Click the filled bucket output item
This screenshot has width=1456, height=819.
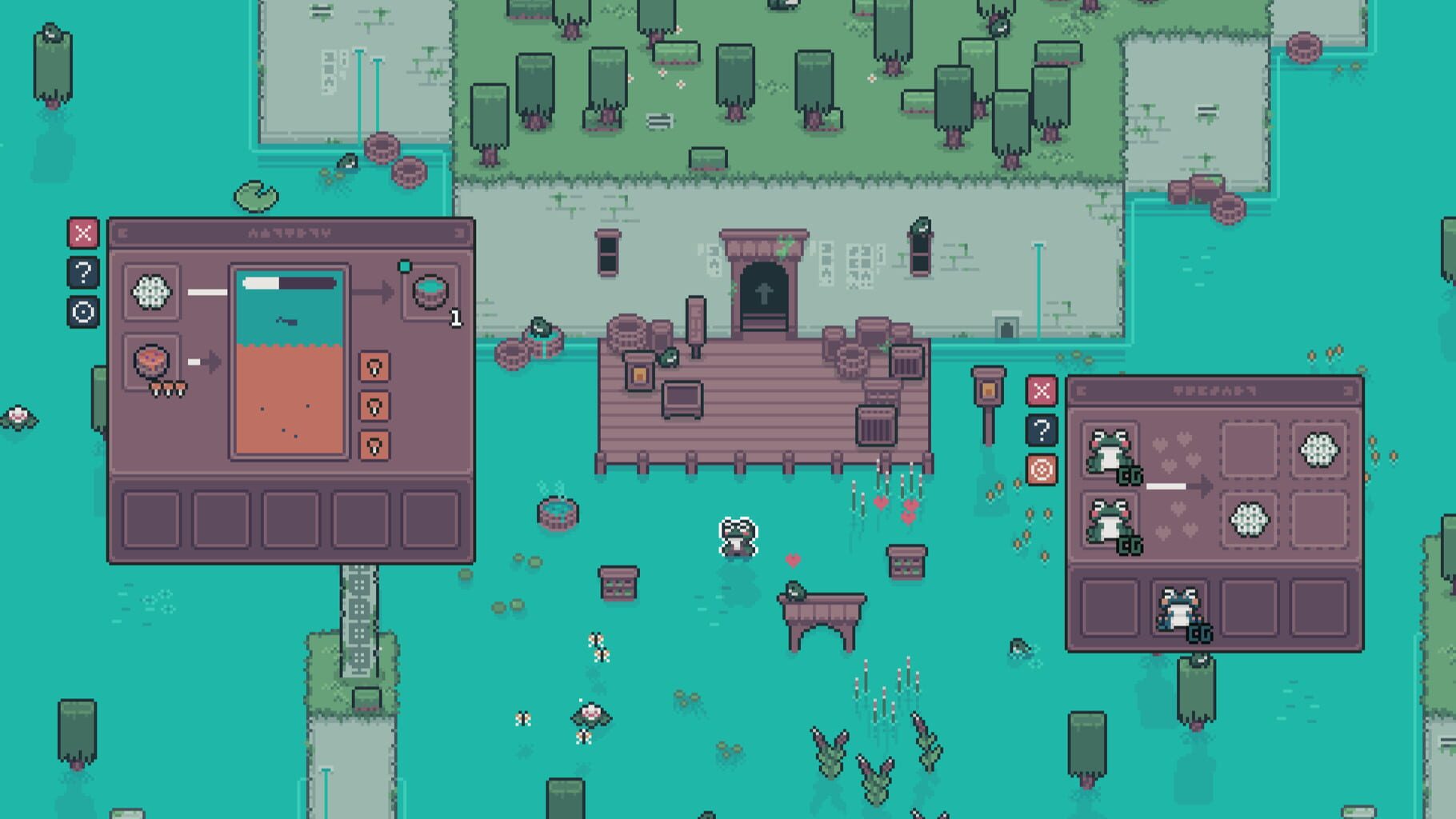(430, 293)
